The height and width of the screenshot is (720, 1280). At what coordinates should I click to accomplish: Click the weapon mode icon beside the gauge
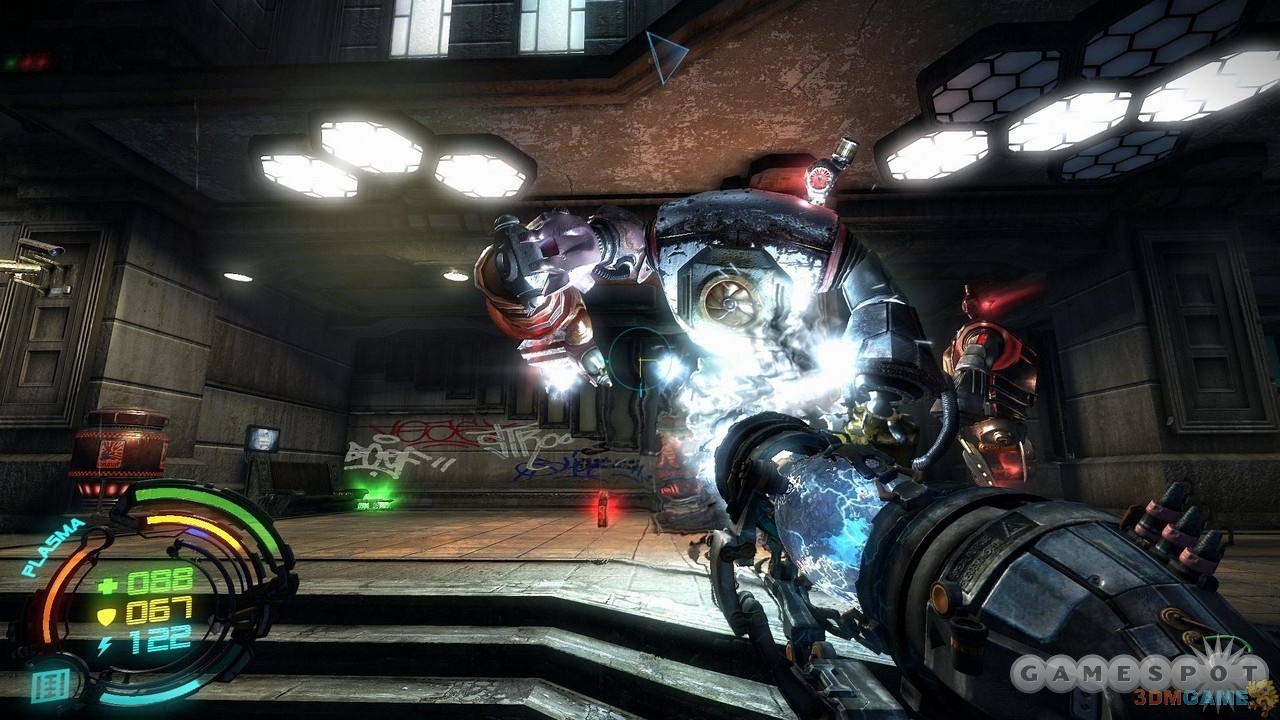pos(42,686)
